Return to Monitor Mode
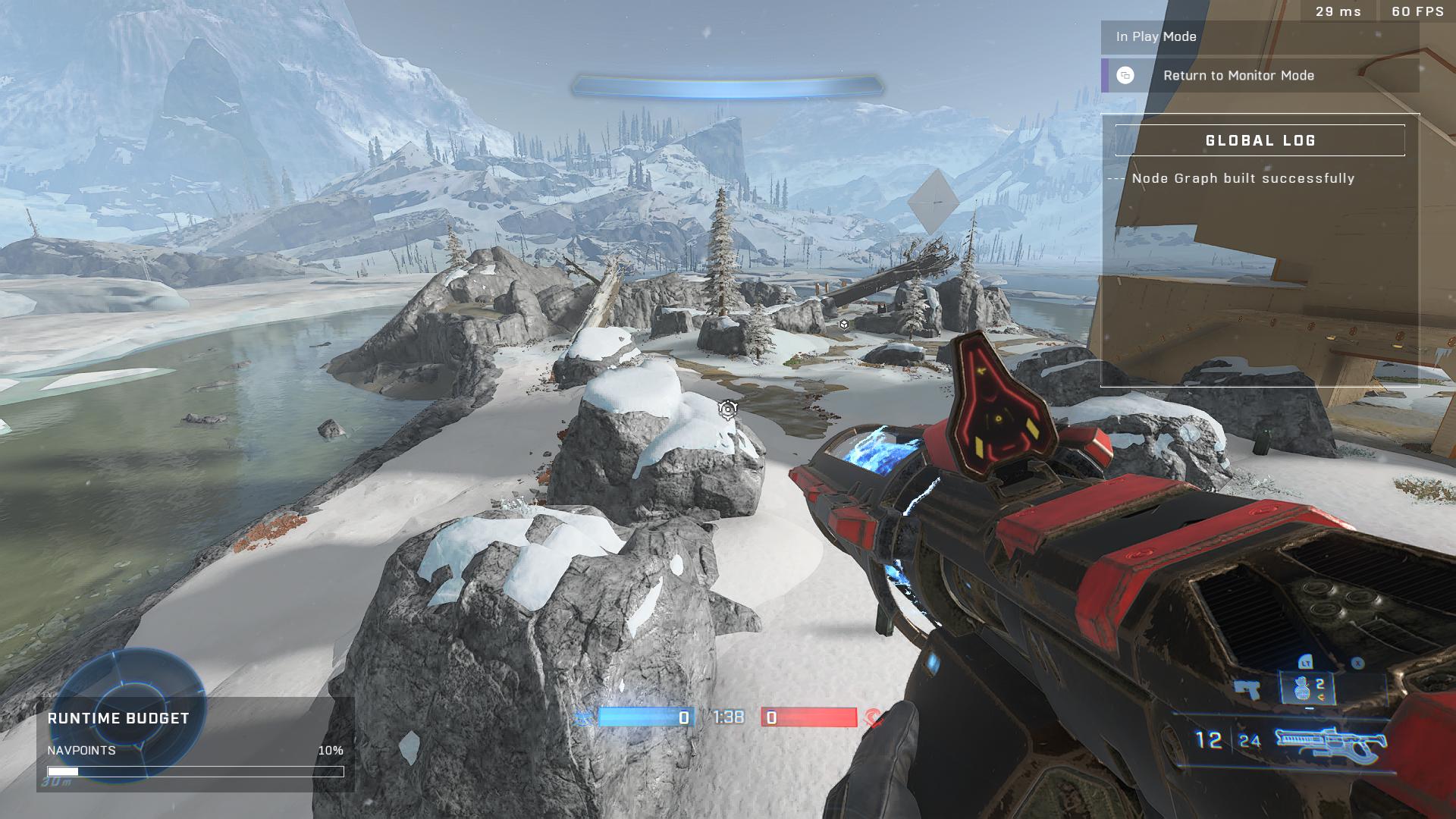Viewport: 1456px width, 819px height. (1259, 76)
